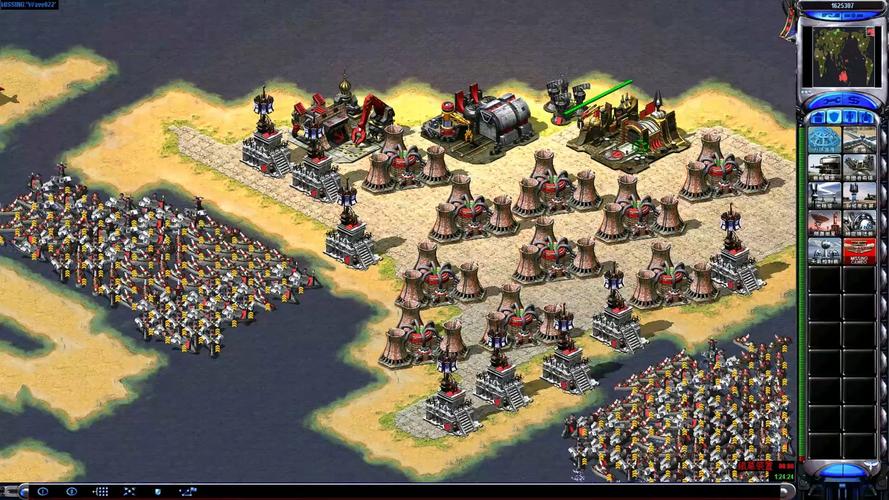
Task: Switch to the structures build tab
Action: (815, 118)
